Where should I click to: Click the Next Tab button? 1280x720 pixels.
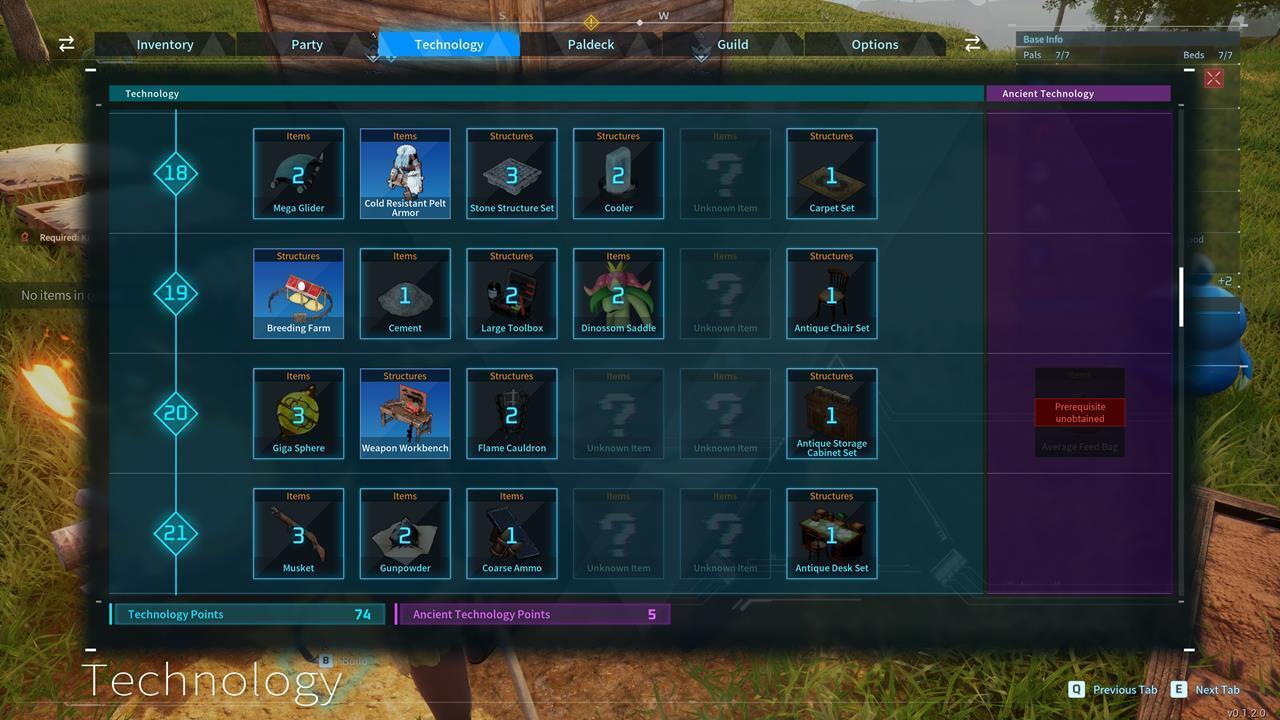(x=1205, y=689)
